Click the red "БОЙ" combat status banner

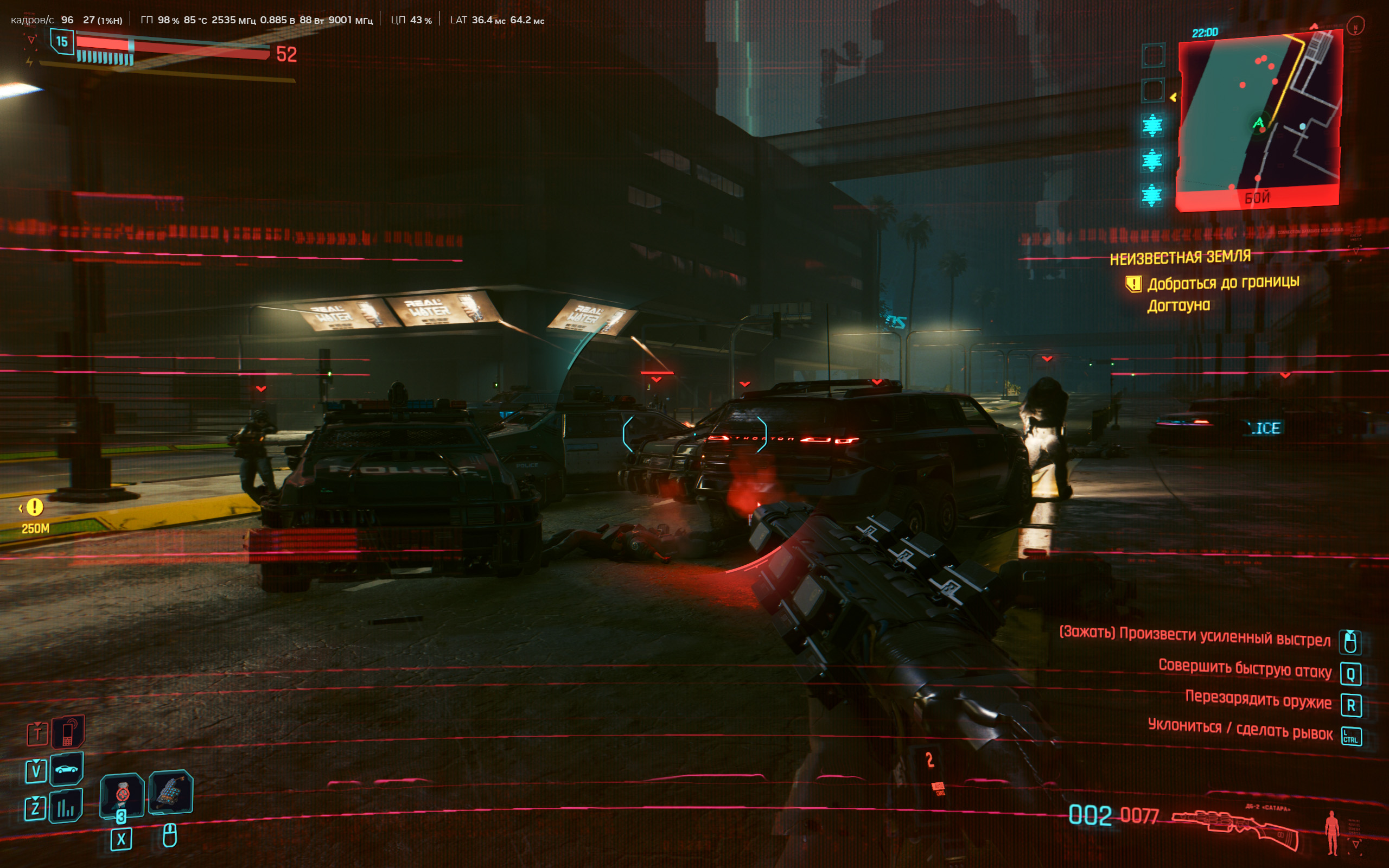point(1257,199)
